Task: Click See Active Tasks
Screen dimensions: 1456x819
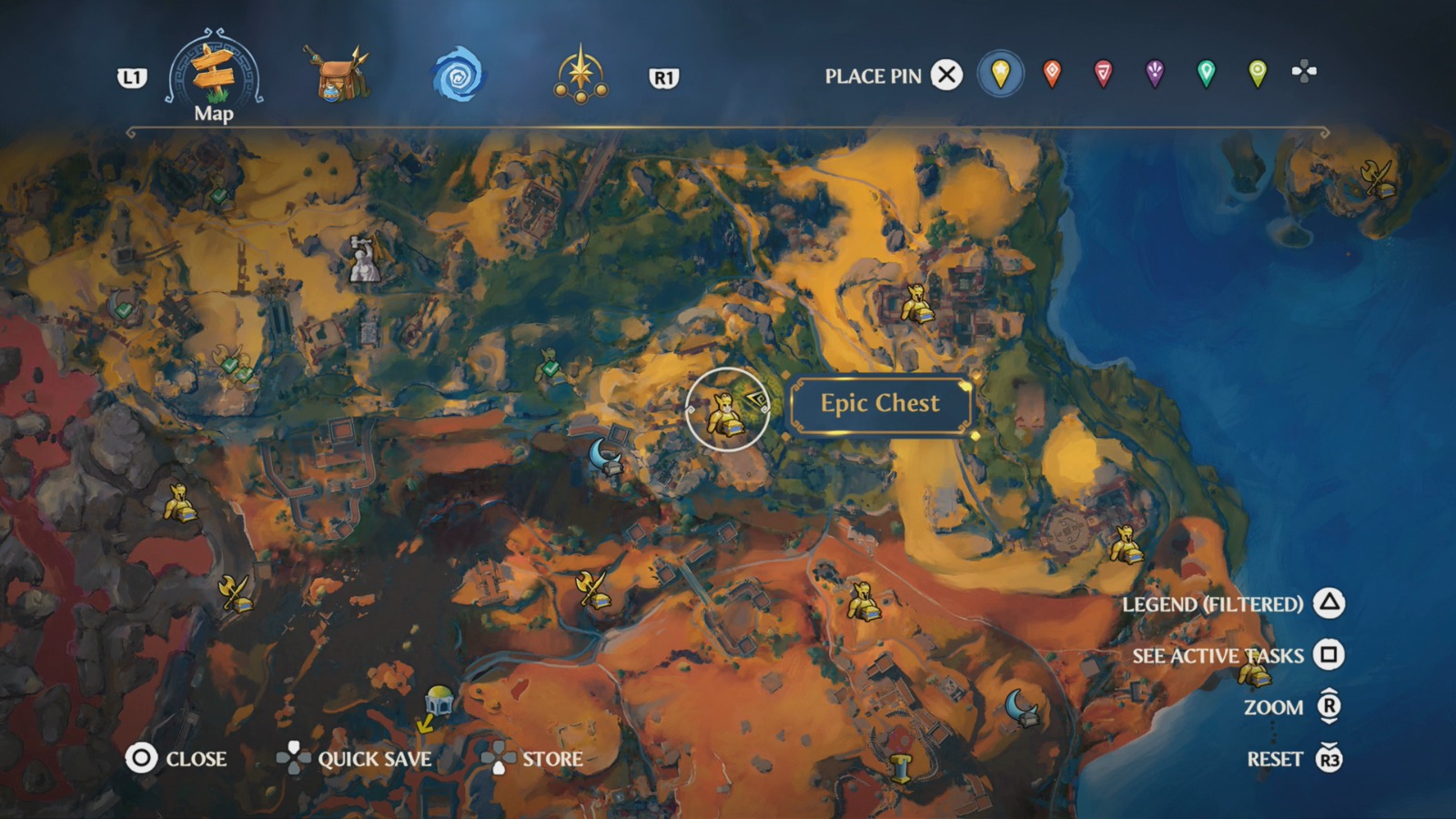Action: pos(1219,655)
